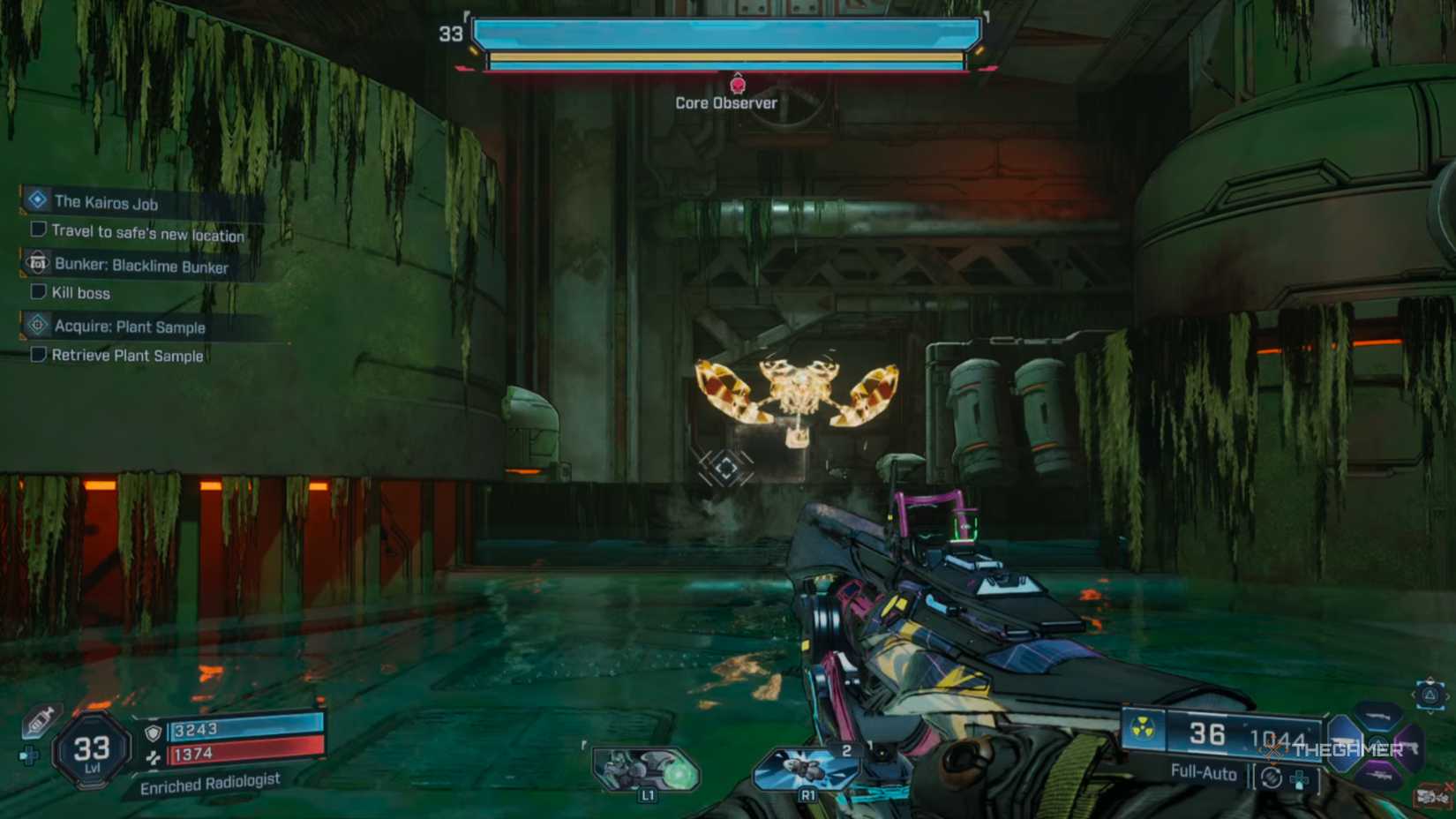This screenshot has width=1456, height=819.
Task: Use the syringe repkit icon
Action: pyautogui.click(x=39, y=721)
